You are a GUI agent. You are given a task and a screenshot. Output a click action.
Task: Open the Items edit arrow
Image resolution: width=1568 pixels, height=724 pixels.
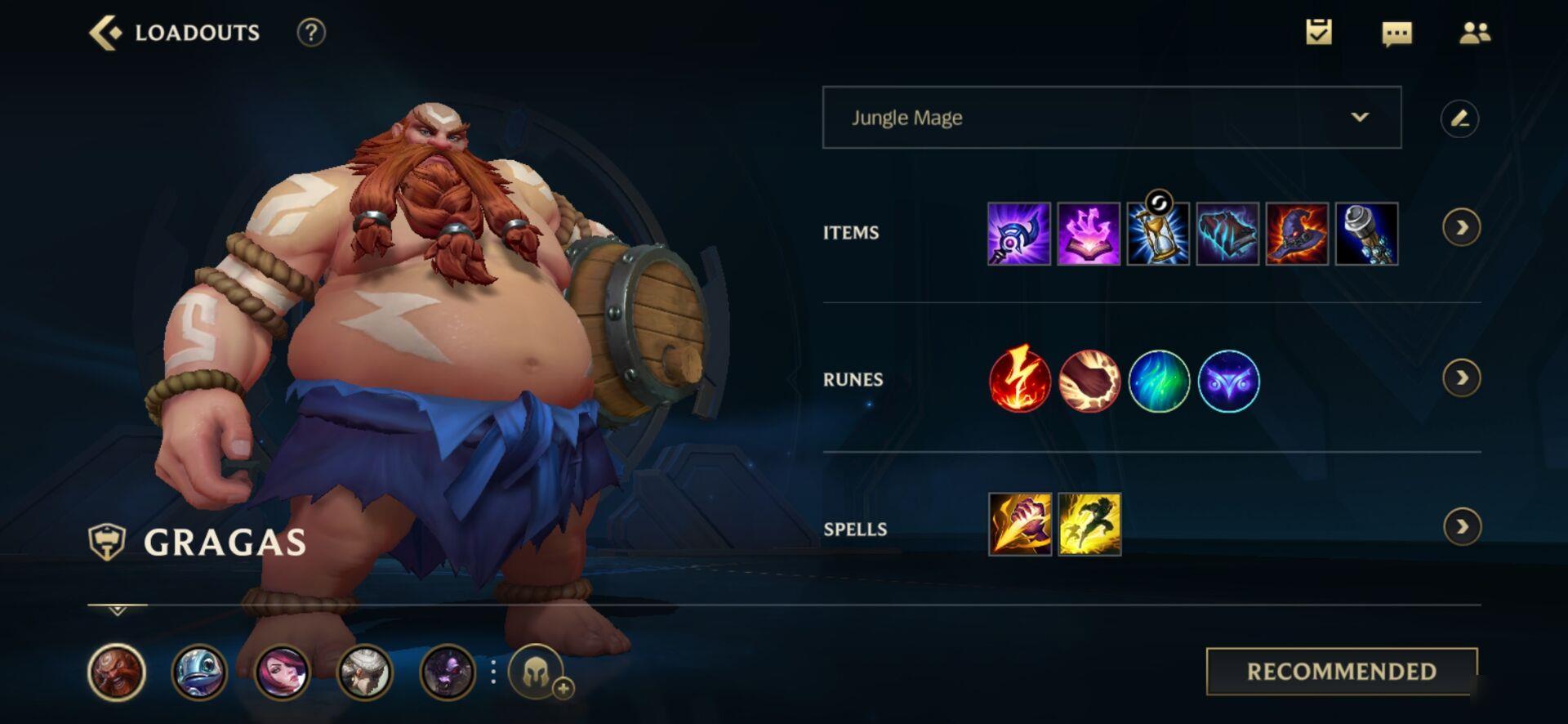pyautogui.click(x=1461, y=228)
